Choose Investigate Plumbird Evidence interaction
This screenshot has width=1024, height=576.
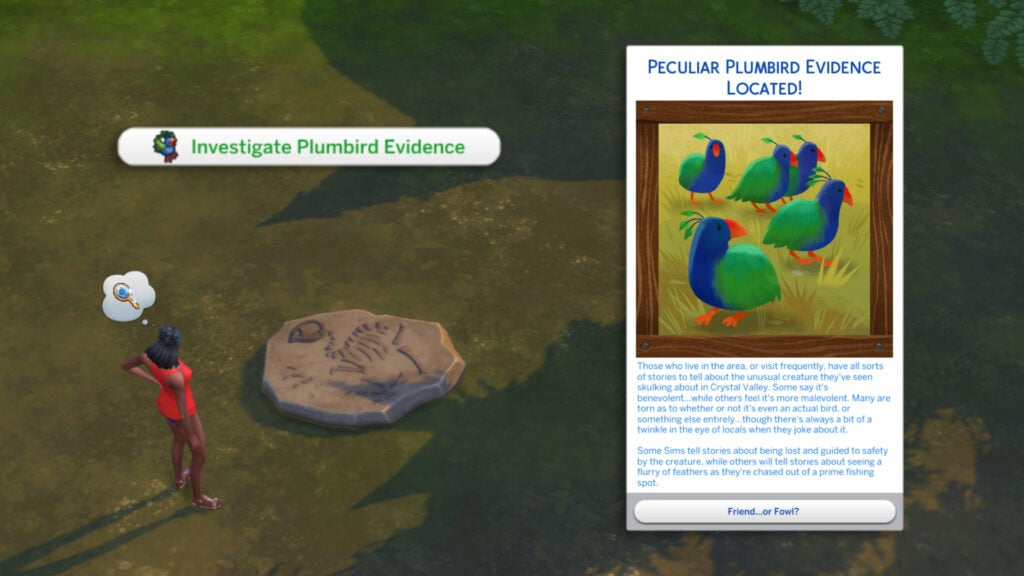click(x=309, y=147)
